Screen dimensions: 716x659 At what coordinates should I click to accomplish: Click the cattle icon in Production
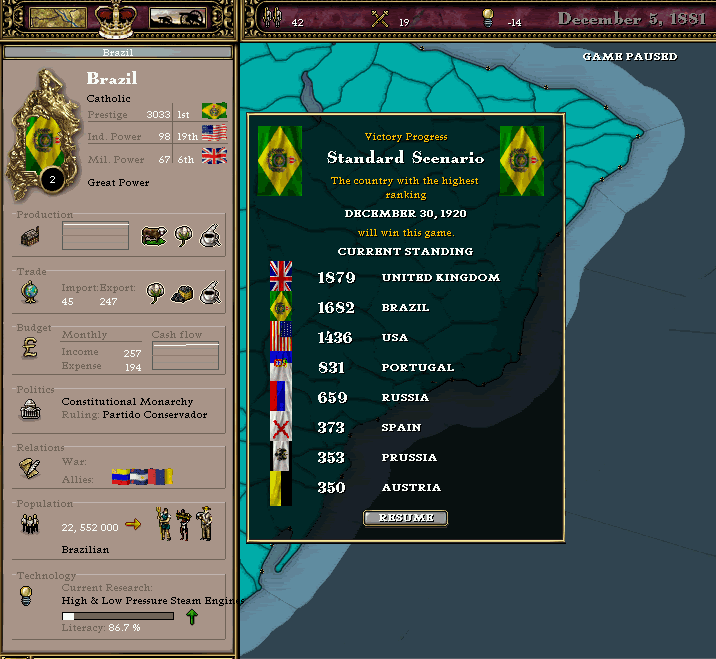154,236
